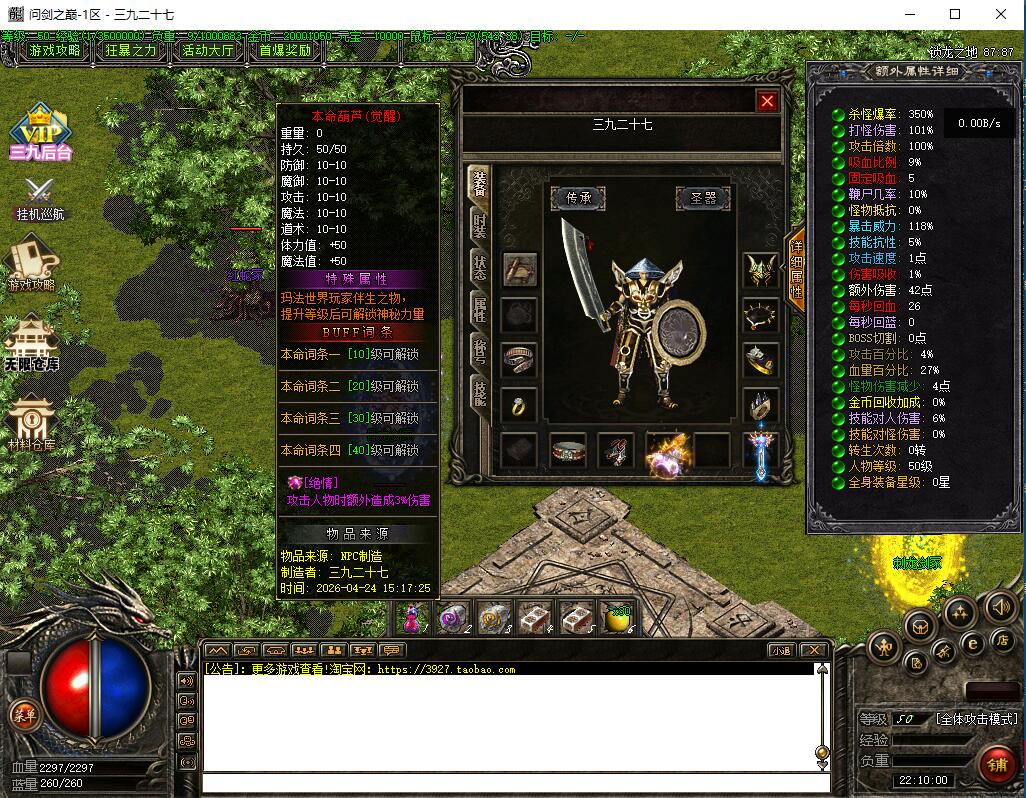Viewport: 1026px width, 798px height.
Task: Activate 挂机巡航 auto-patrol icon
Action: pyautogui.click(x=40, y=197)
